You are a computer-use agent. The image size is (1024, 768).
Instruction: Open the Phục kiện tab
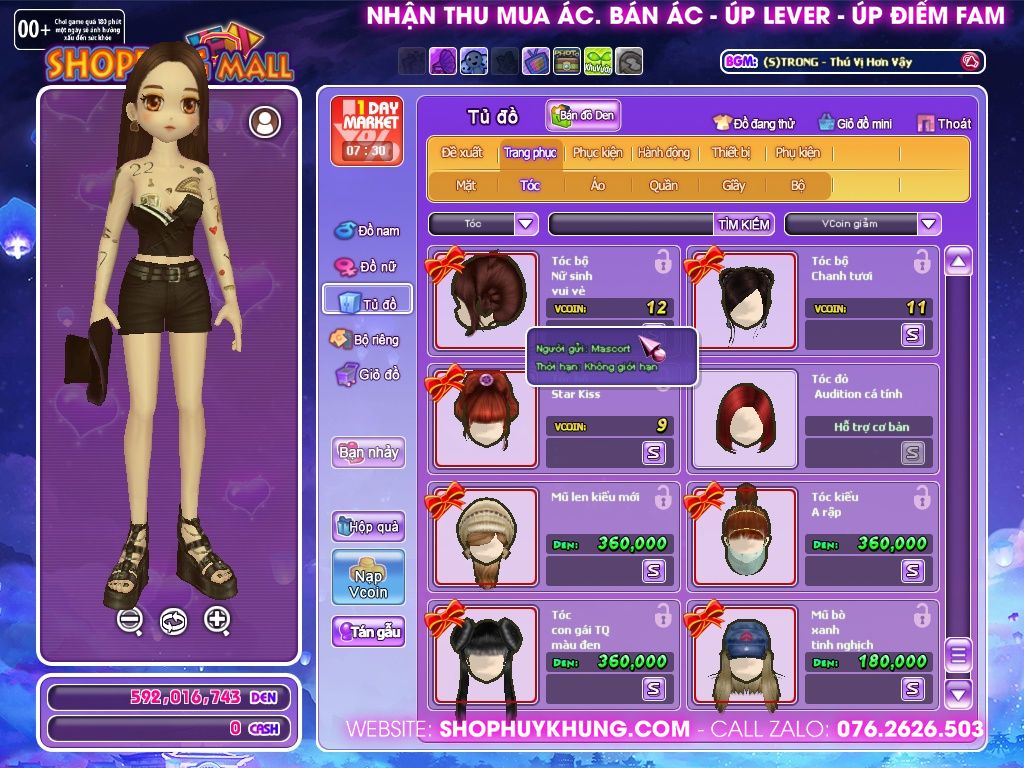597,153
